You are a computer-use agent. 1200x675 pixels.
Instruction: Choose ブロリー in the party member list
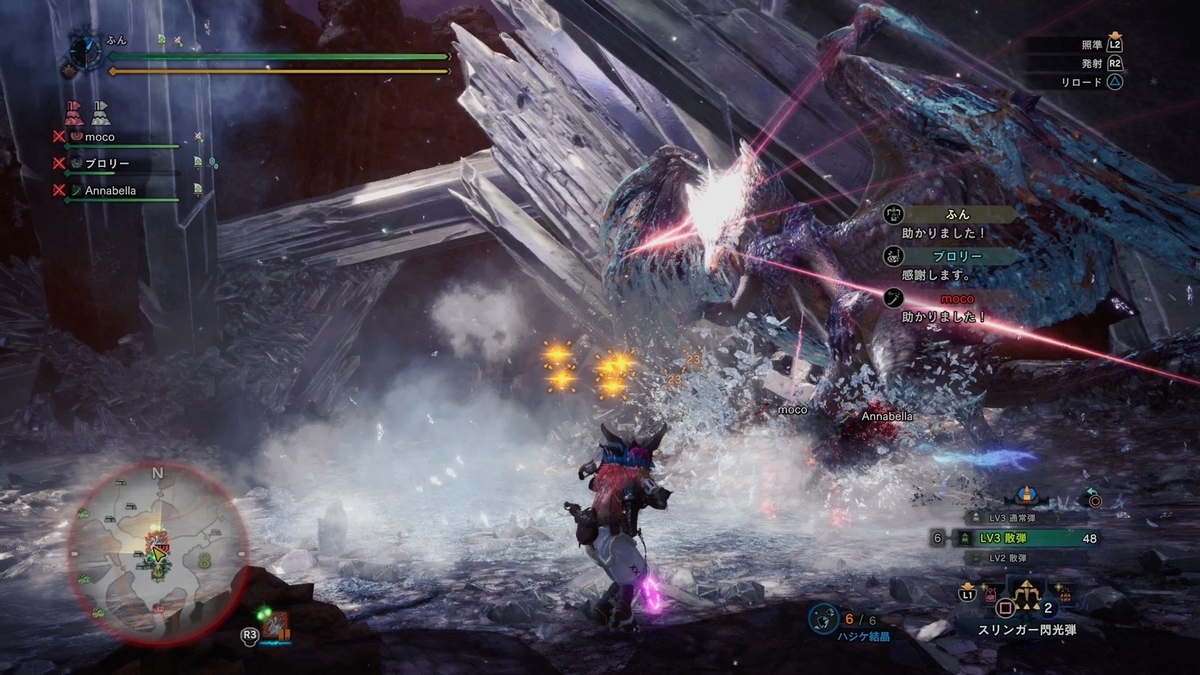click(x=105, y=163)
